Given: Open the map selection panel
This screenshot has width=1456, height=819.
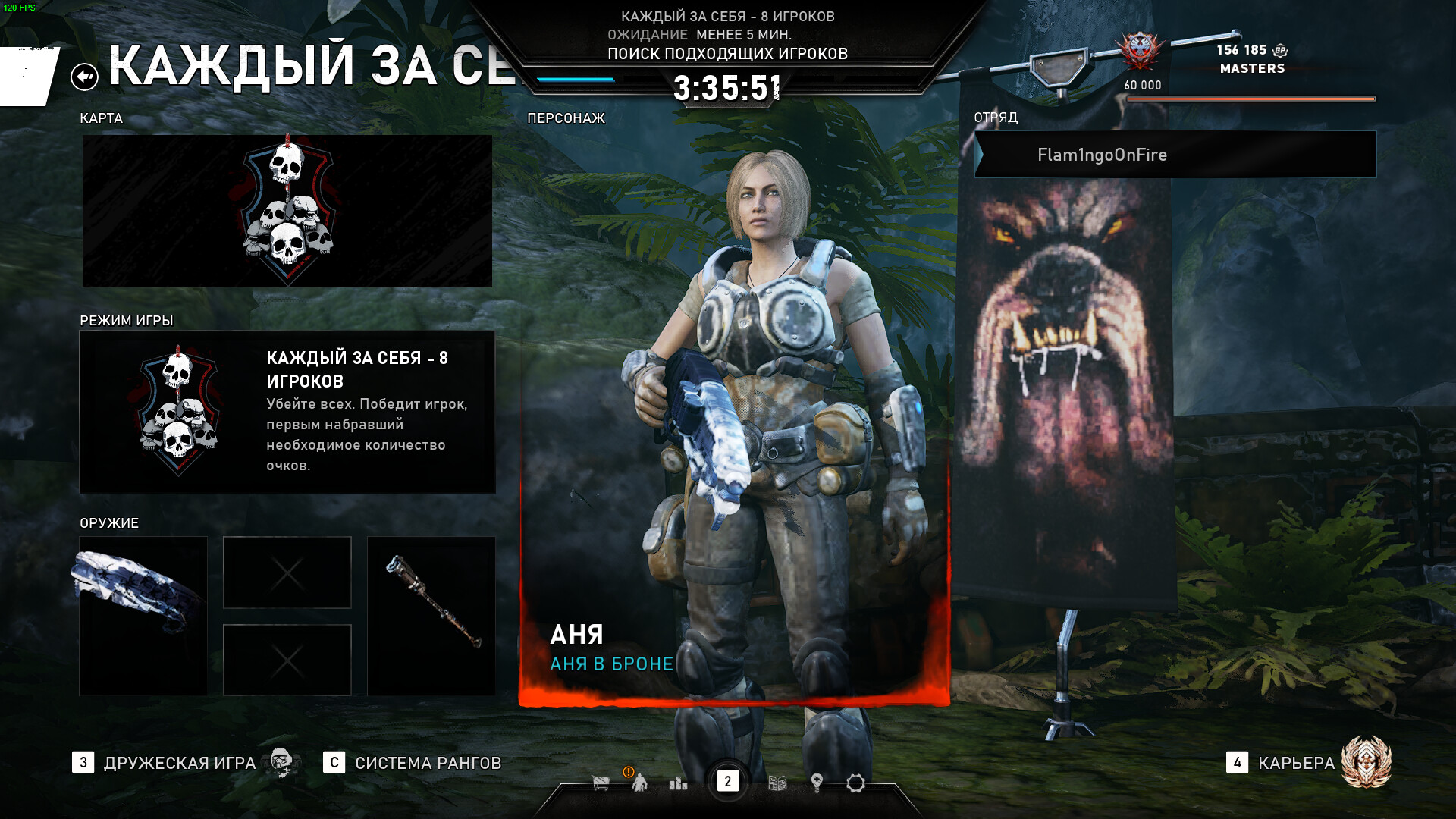Looking at the screenshot, I should [x=287, y=211].
